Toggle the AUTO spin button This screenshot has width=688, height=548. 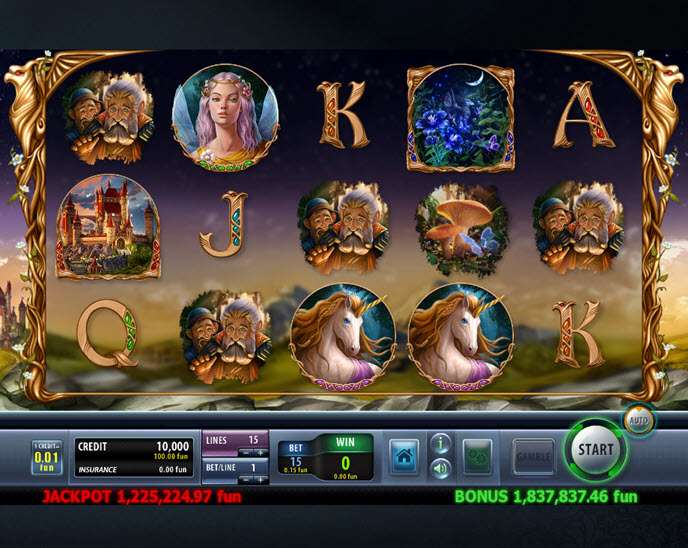click(637, 420)
